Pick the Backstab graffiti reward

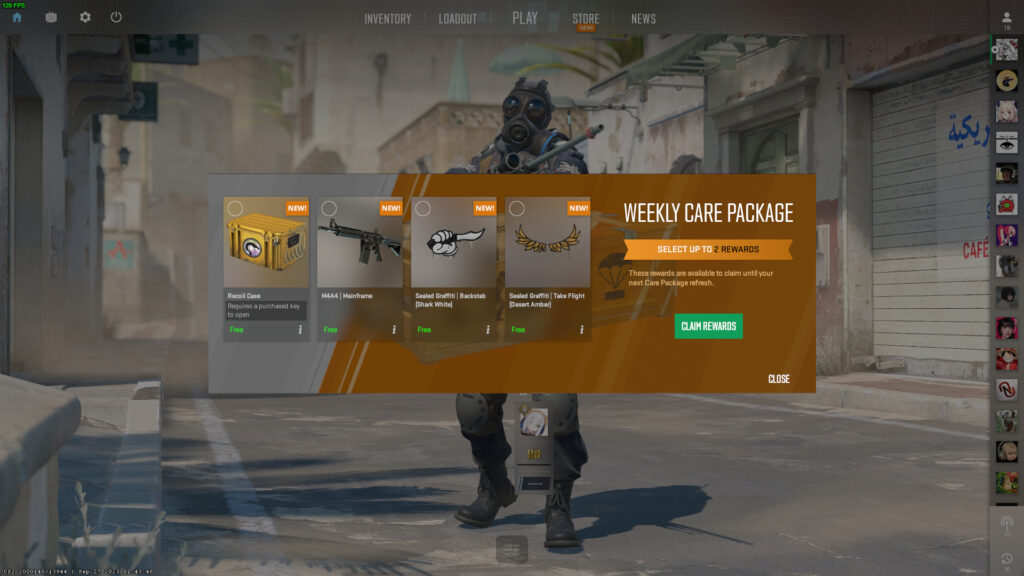(x=453, y=246)
